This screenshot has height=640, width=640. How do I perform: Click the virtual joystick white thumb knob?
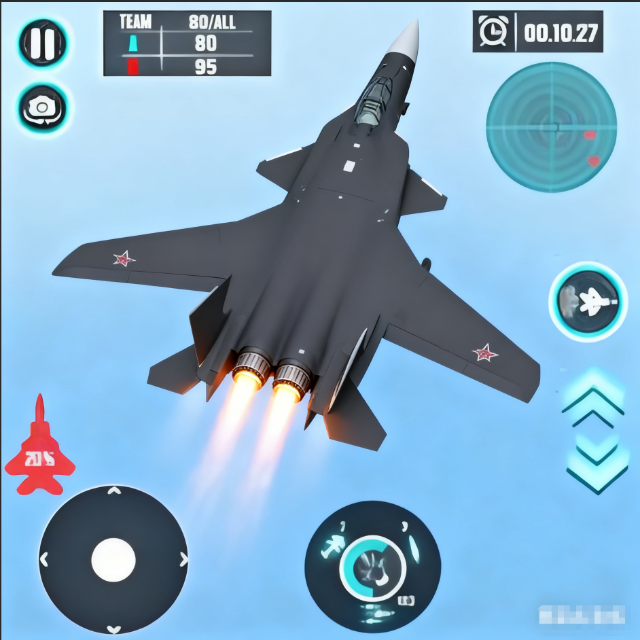(113, 560)
